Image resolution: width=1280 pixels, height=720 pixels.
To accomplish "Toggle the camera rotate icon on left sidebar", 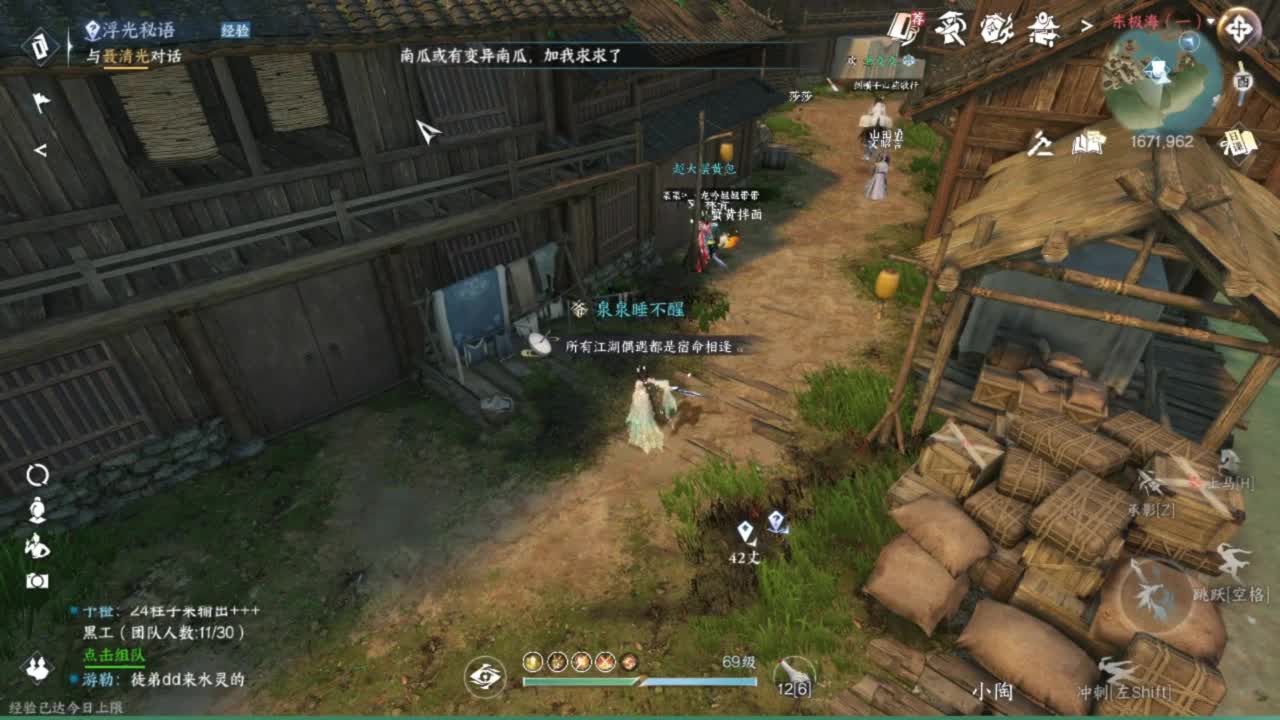I will 37,475.
